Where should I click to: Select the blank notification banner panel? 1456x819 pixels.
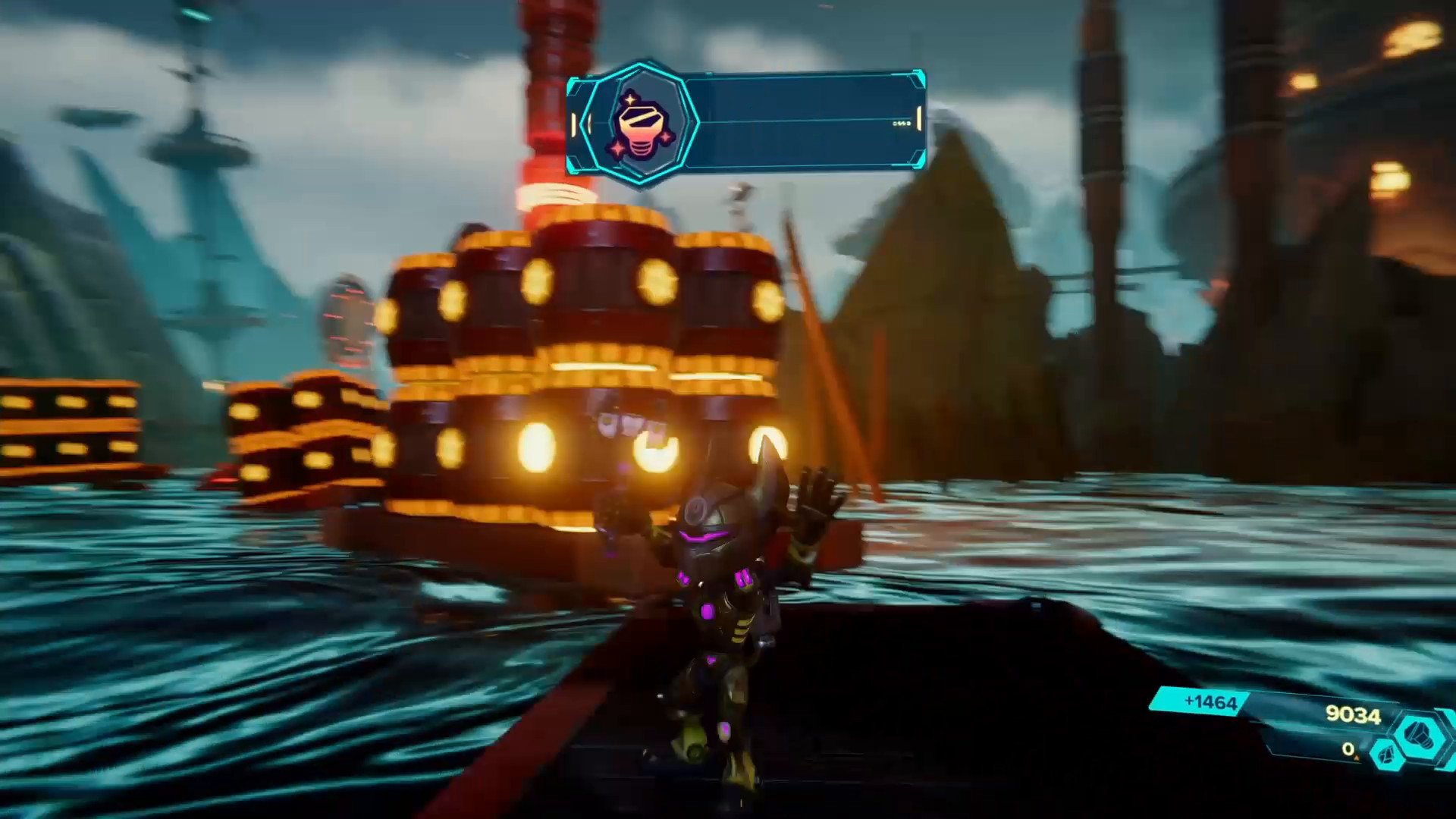coord(804,121)
